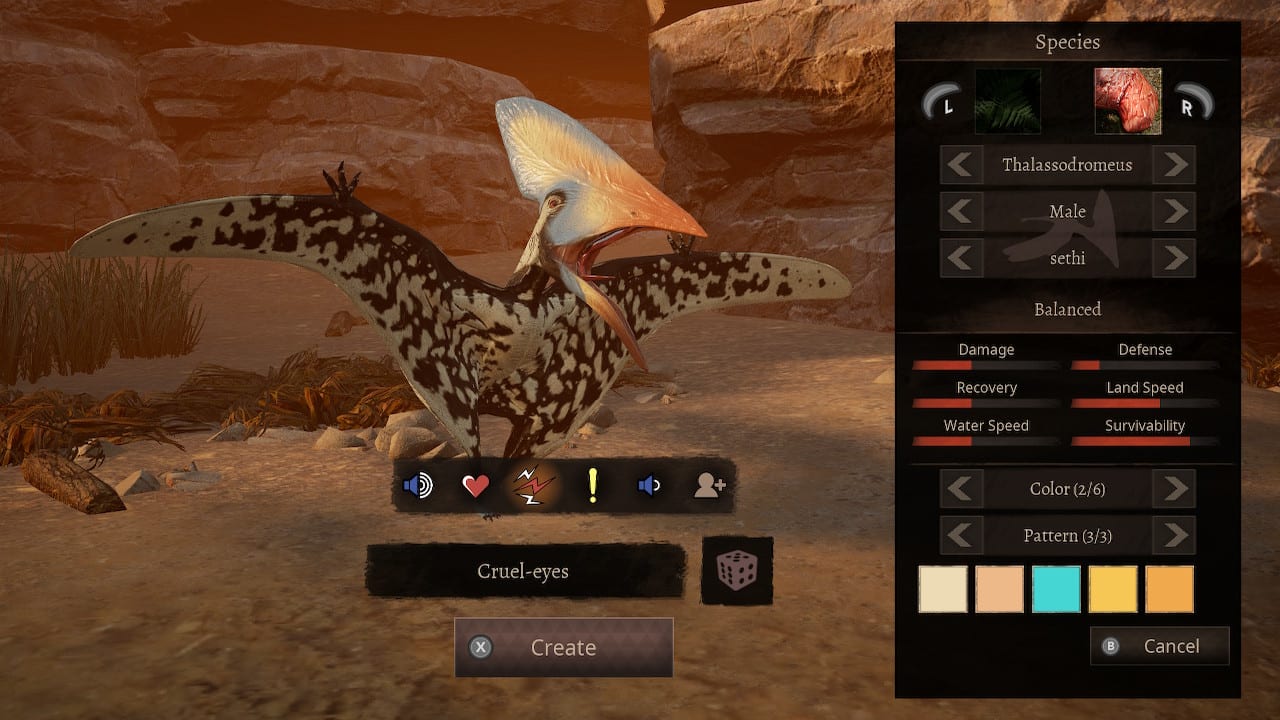This screenshot has width=1280, height=720.
Task: Go to the previous Pattern option
Action: click(960, 535)
